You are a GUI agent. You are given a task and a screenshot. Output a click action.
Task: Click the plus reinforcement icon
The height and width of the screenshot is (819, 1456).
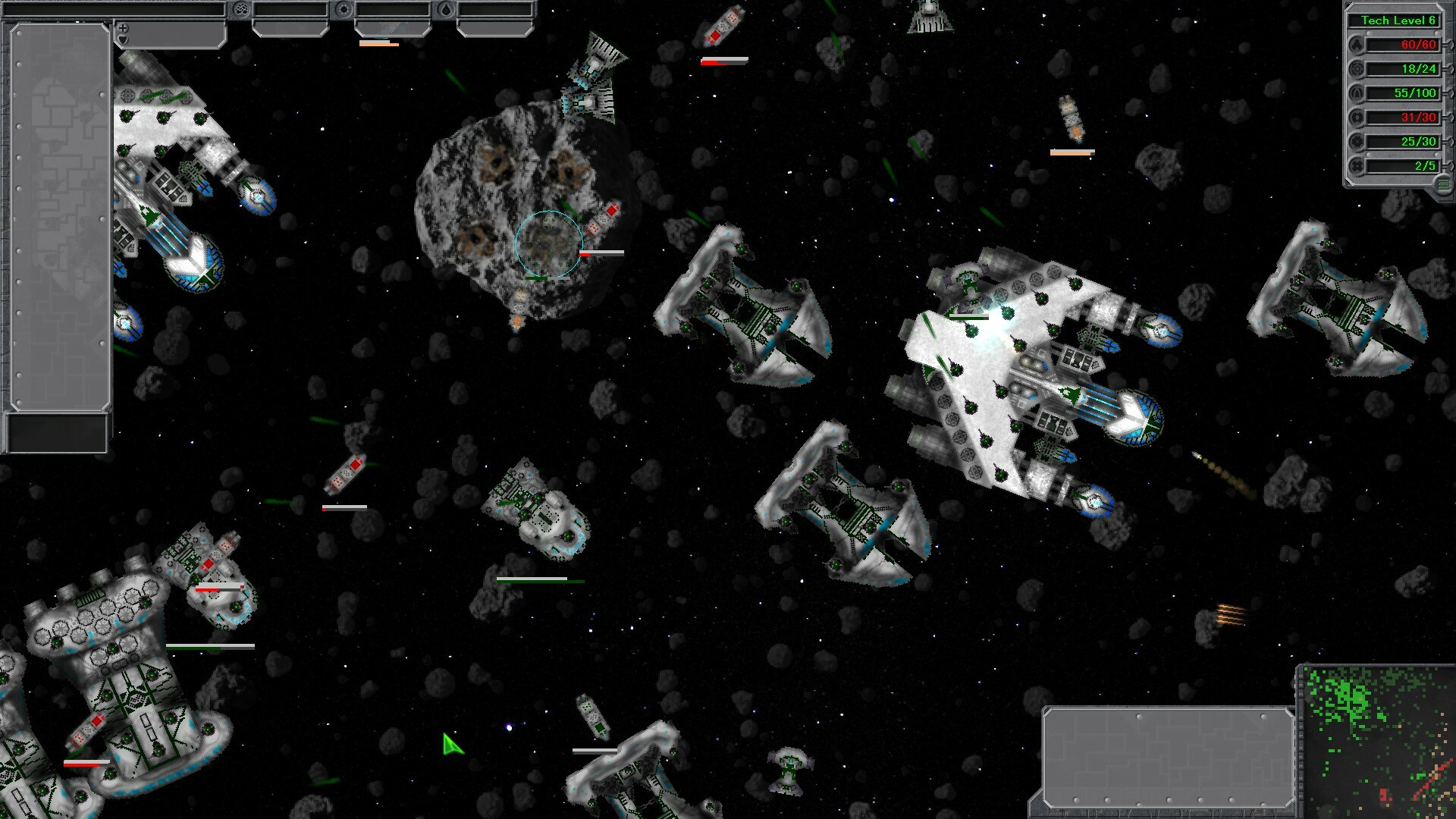point(122,28)
